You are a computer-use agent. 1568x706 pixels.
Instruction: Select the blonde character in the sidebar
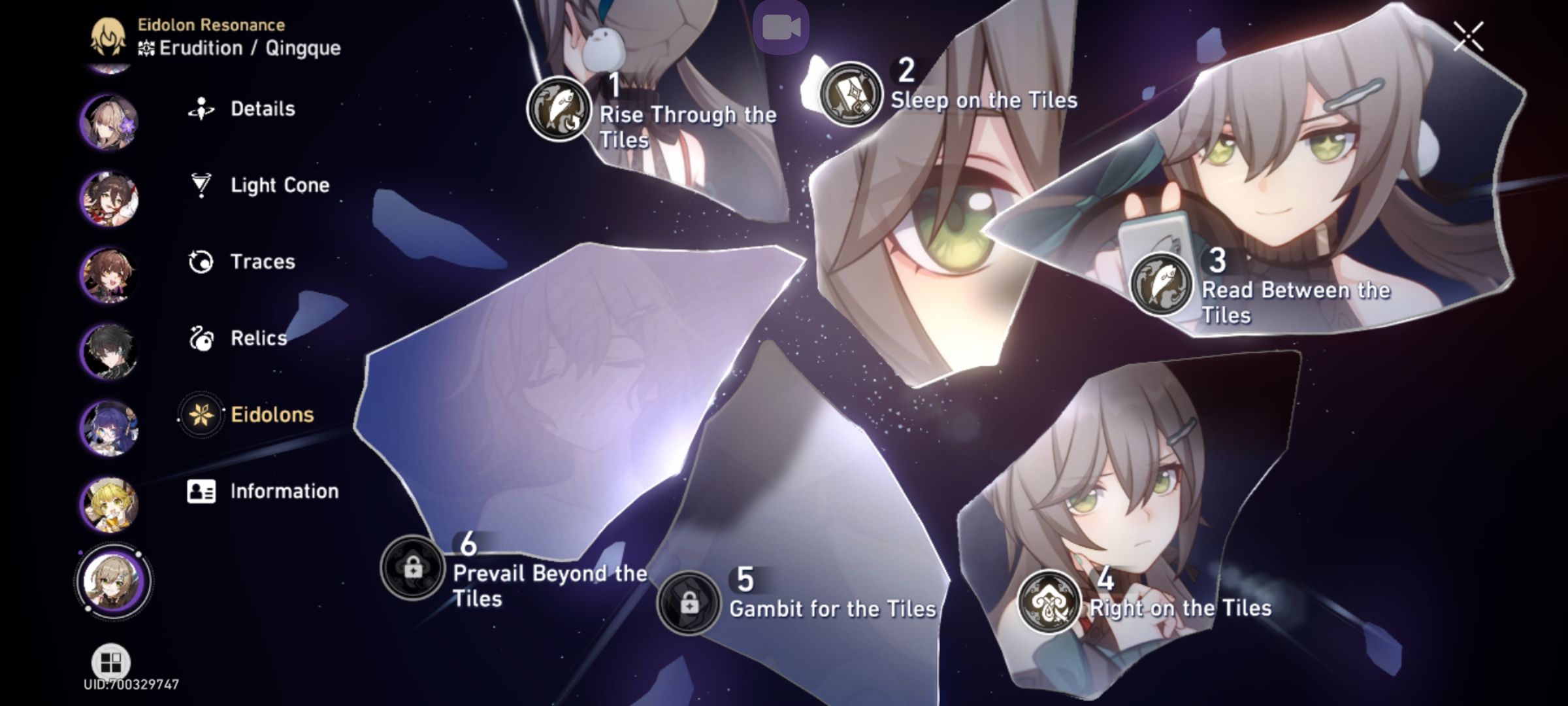click(110, 505)
